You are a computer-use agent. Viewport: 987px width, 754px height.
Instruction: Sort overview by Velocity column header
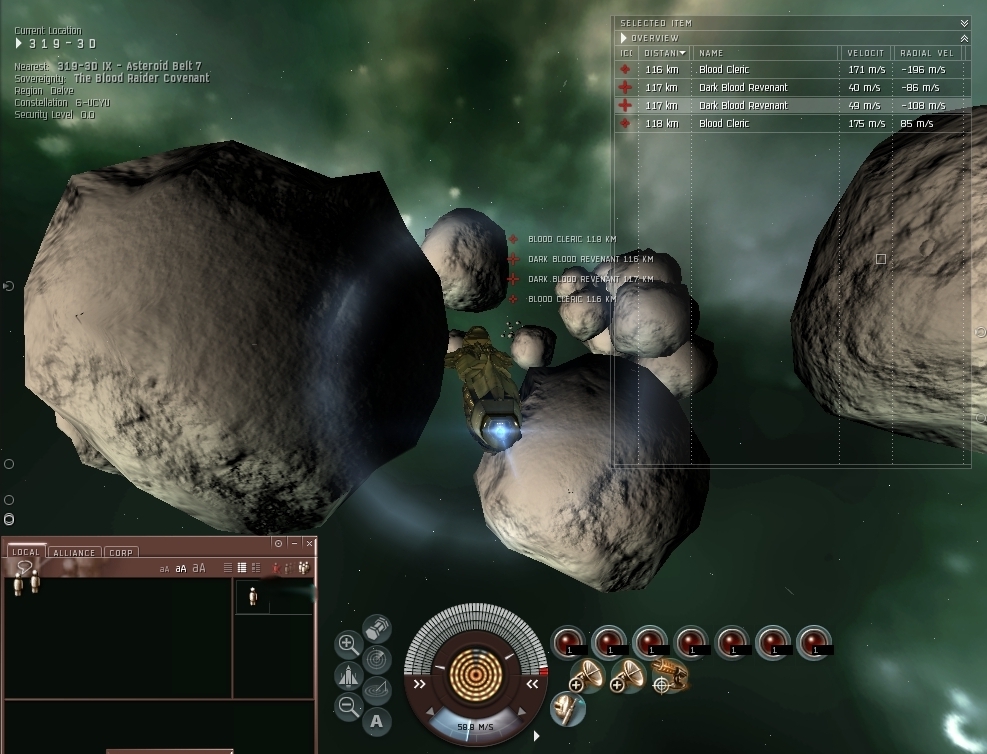pos(864,53)
